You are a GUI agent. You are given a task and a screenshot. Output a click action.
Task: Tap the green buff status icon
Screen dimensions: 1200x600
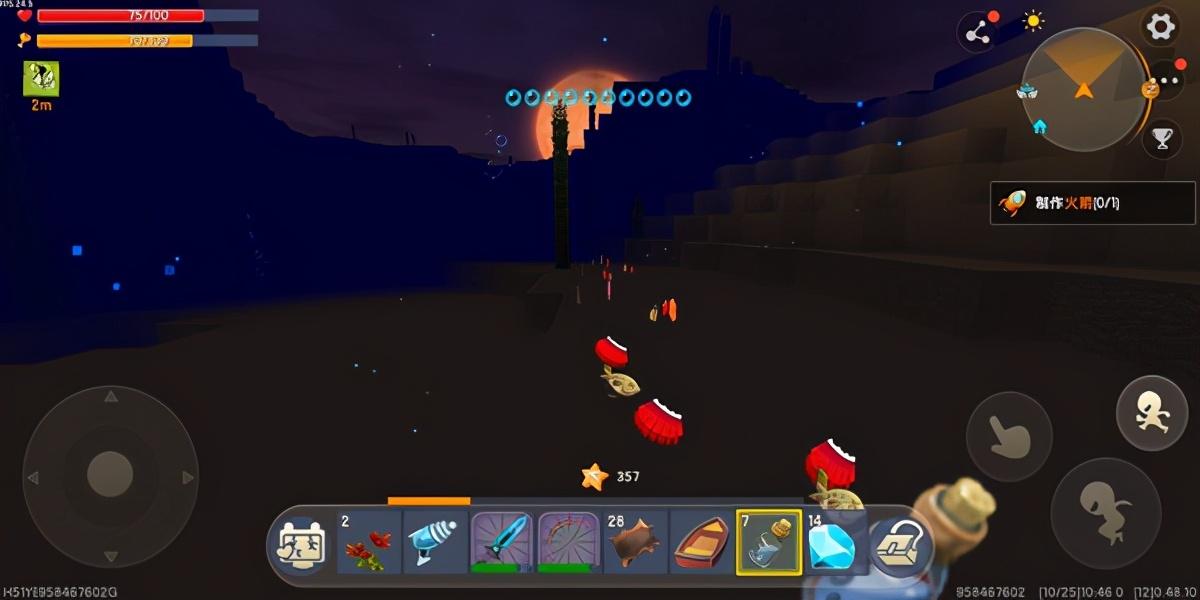pos(41,79)
